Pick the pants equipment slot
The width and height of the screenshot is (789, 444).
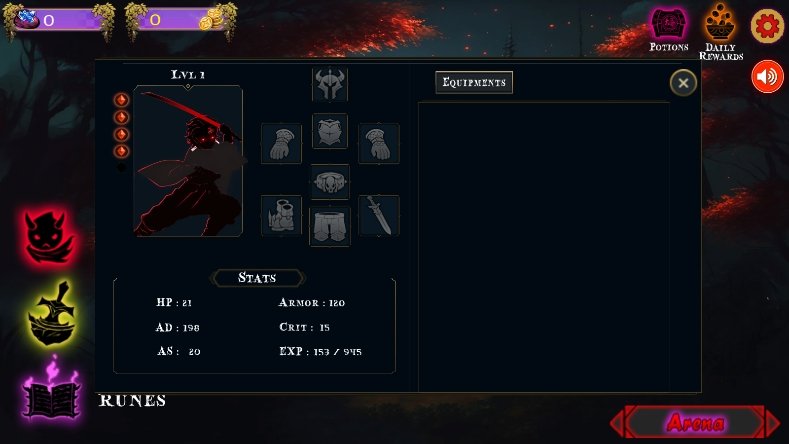click(x=330, y=226)
